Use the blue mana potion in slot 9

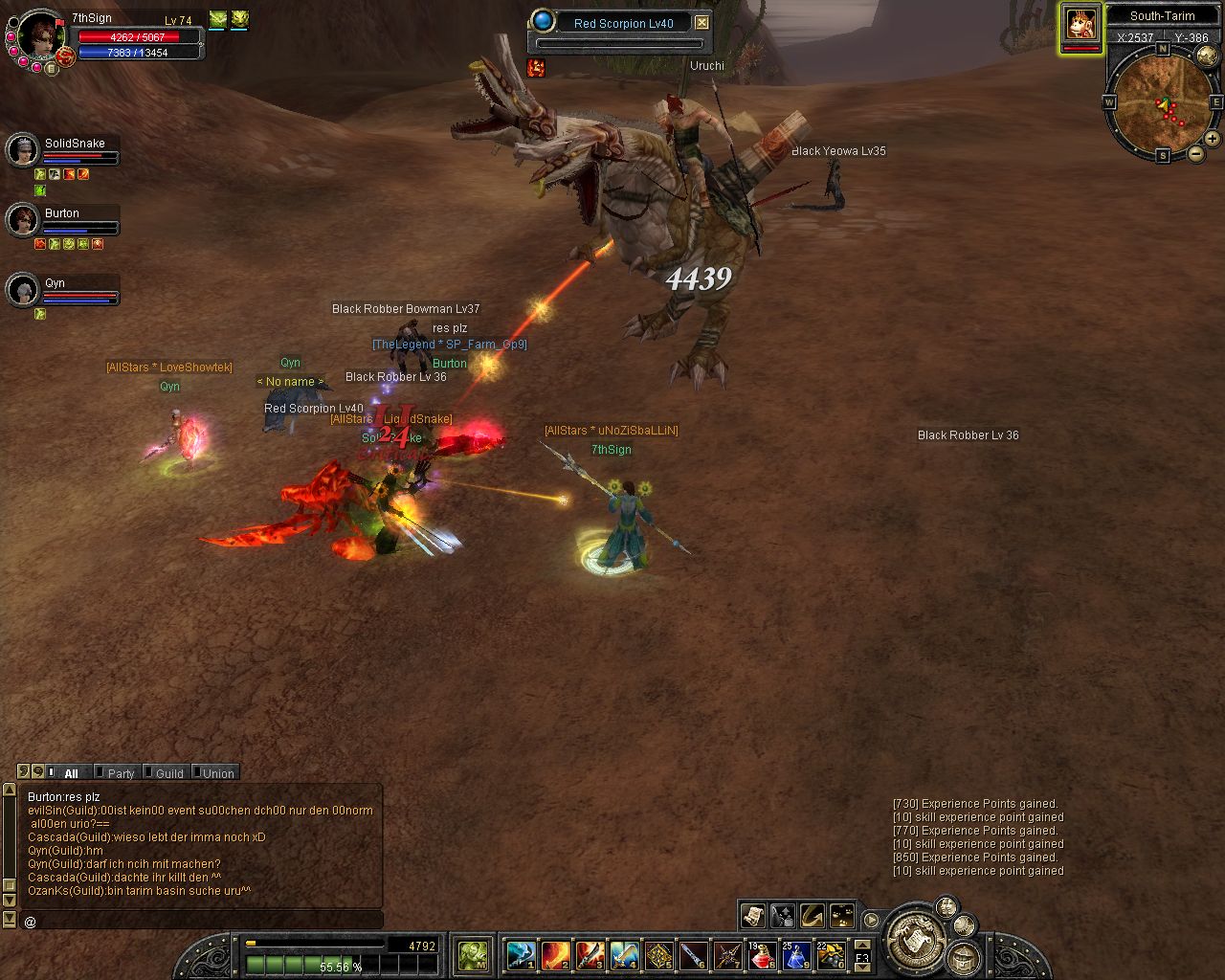[796, 955]
